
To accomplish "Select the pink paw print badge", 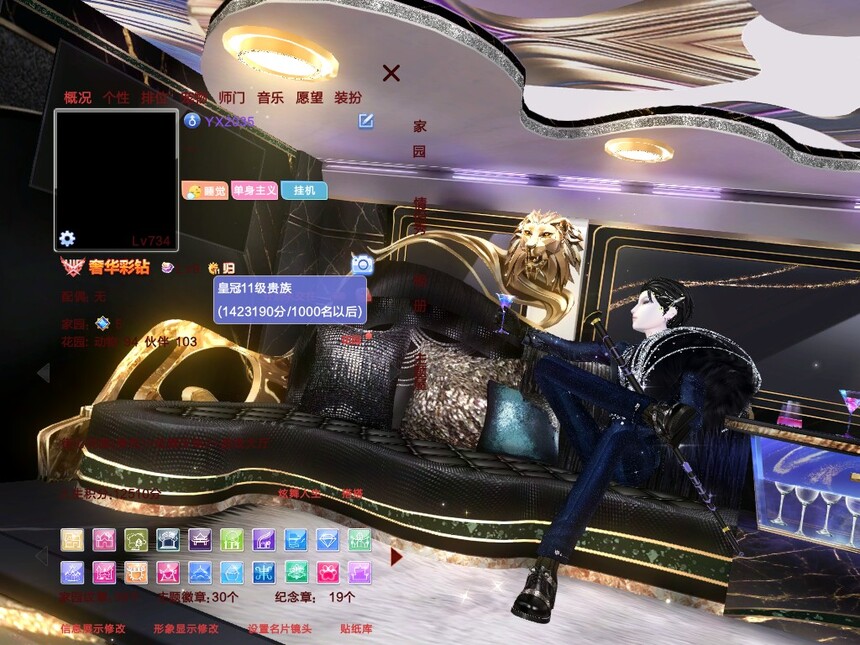I will [327, 572].
